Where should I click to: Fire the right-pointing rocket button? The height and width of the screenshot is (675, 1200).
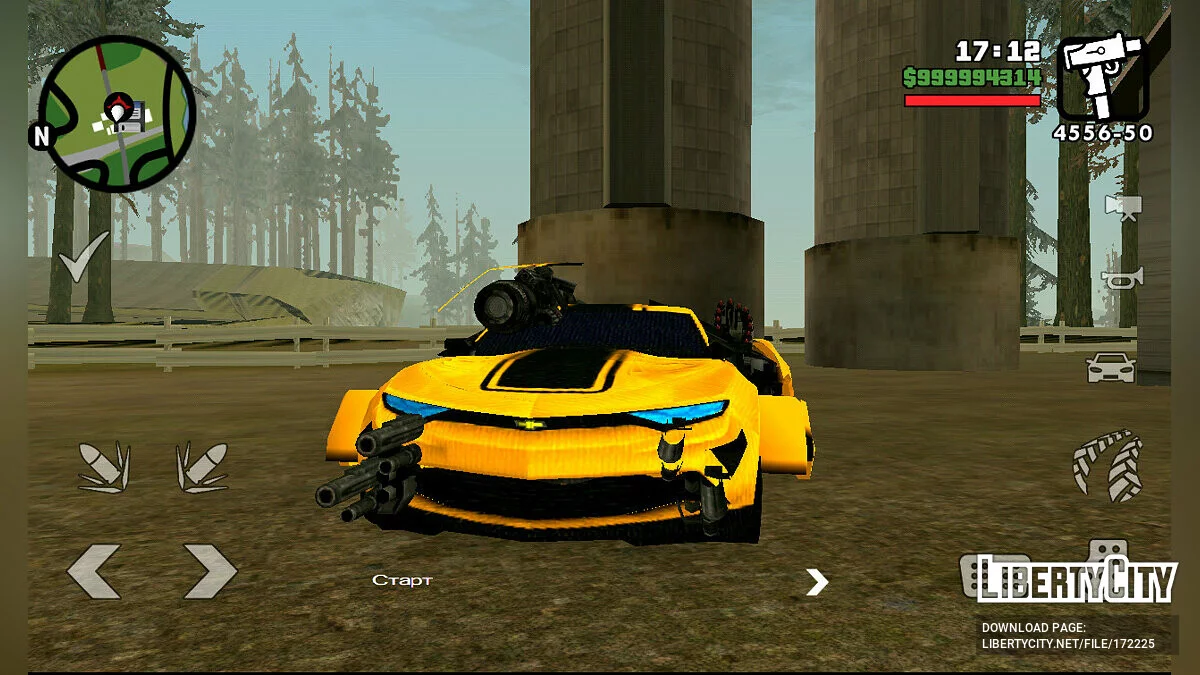202,467
